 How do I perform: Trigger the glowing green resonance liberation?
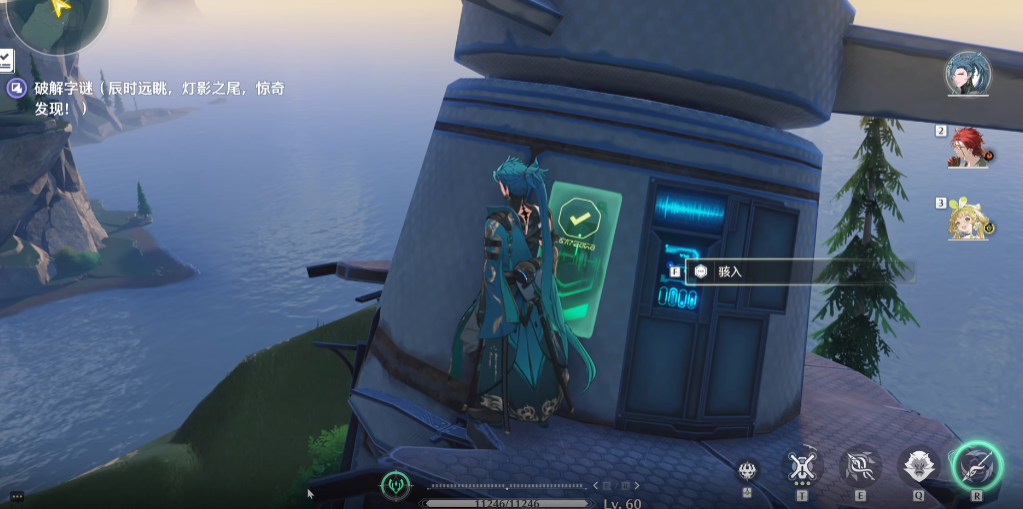click(976, 465)
